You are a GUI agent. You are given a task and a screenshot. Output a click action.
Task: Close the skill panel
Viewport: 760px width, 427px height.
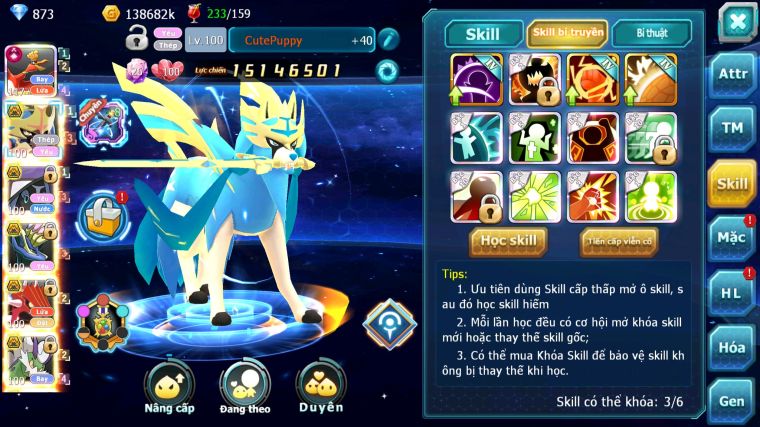point(737,21)
